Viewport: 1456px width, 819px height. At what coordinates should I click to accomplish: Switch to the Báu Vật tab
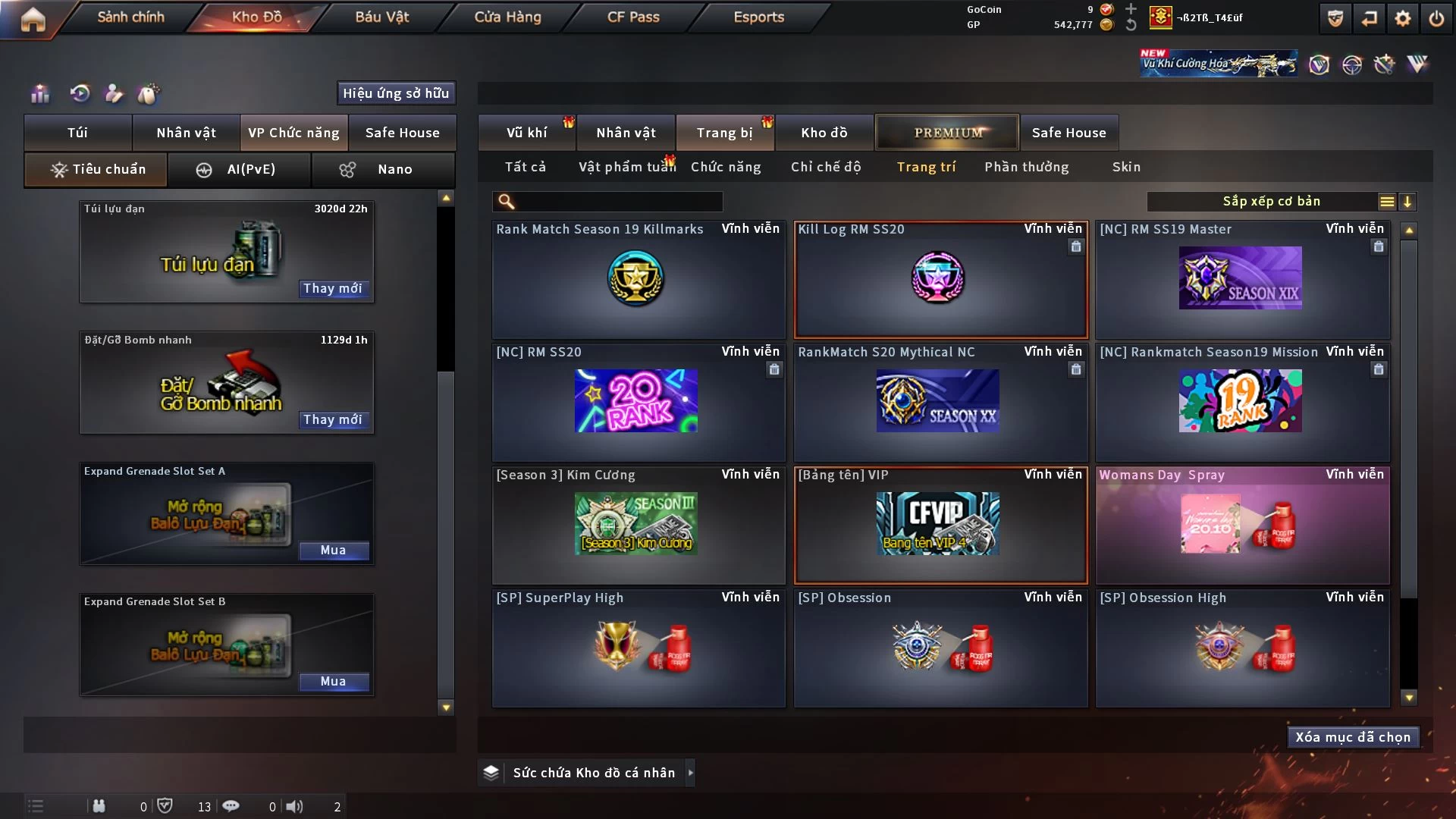pyautogui.click(x=381, y=17)
